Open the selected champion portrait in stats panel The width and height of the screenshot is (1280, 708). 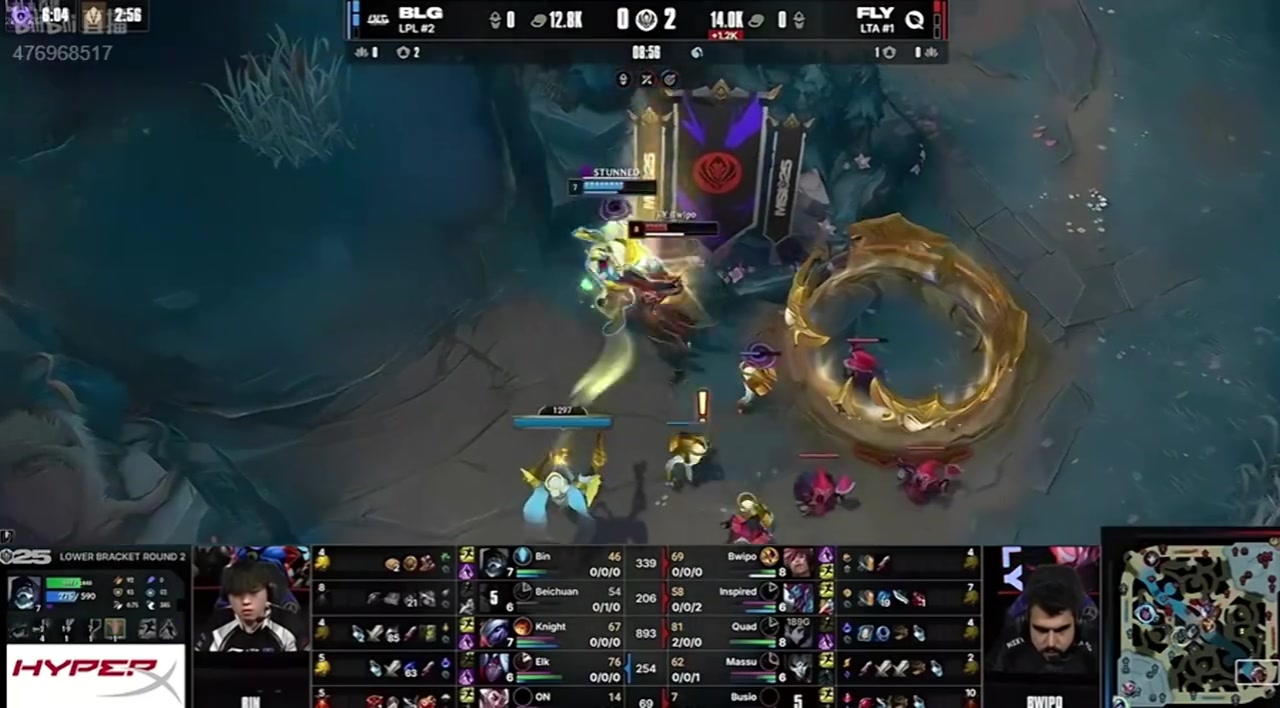pyautogui.click(x=24, y=591)
